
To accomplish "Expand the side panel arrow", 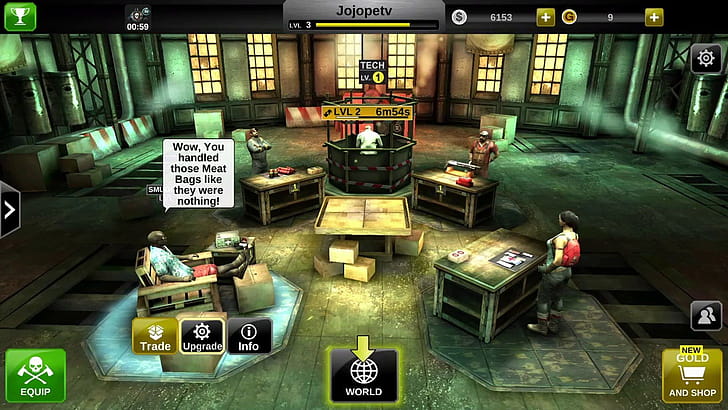I will (10, 210).
